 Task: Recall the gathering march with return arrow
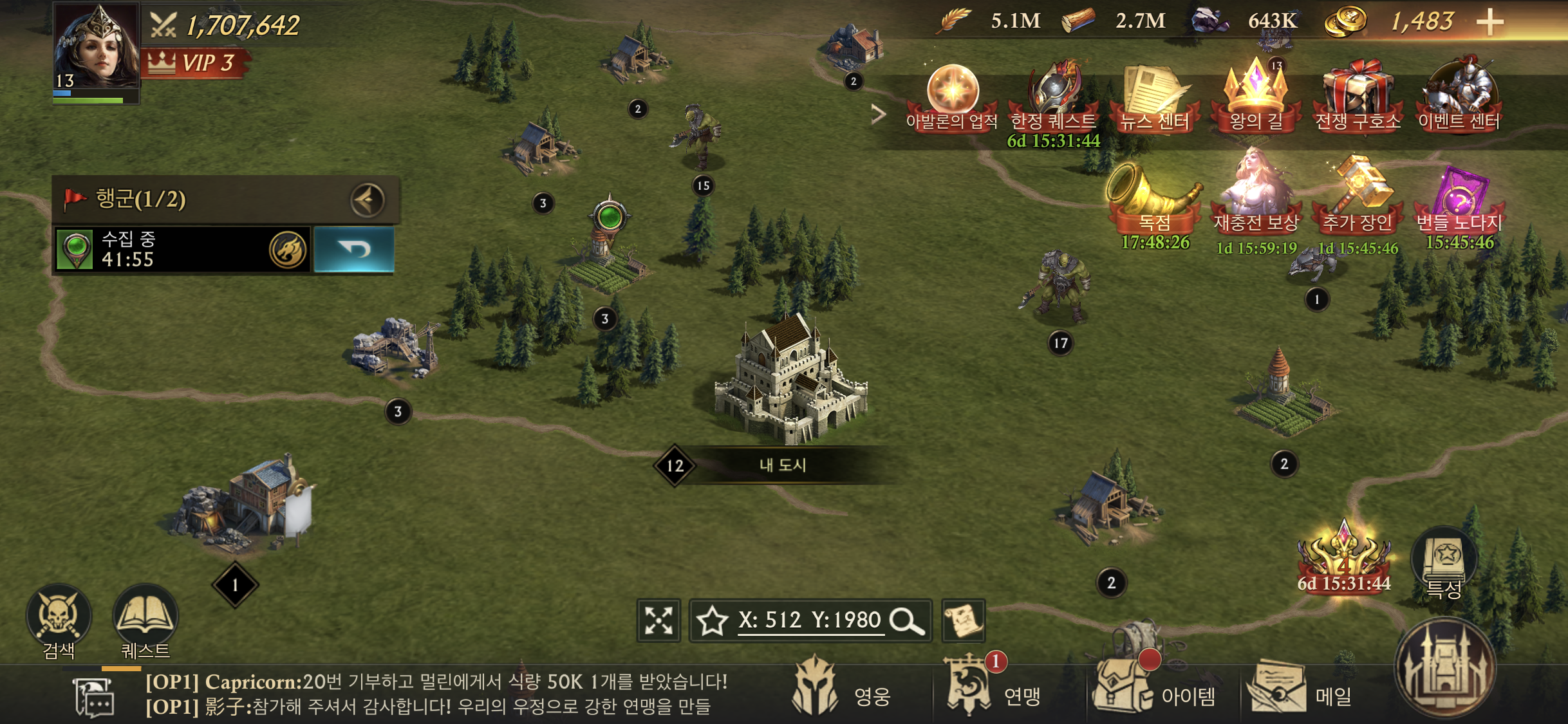354,249
